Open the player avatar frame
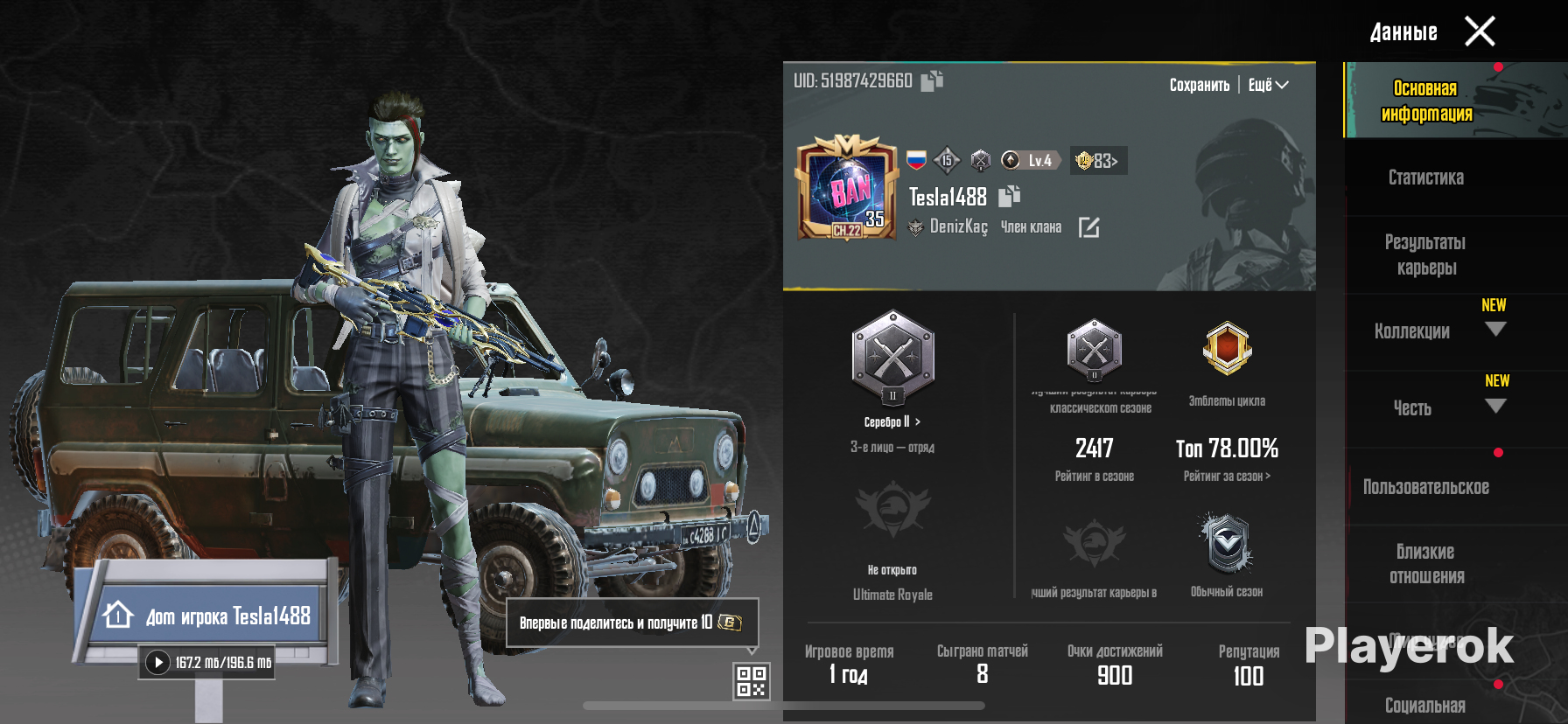 [846, 187]
